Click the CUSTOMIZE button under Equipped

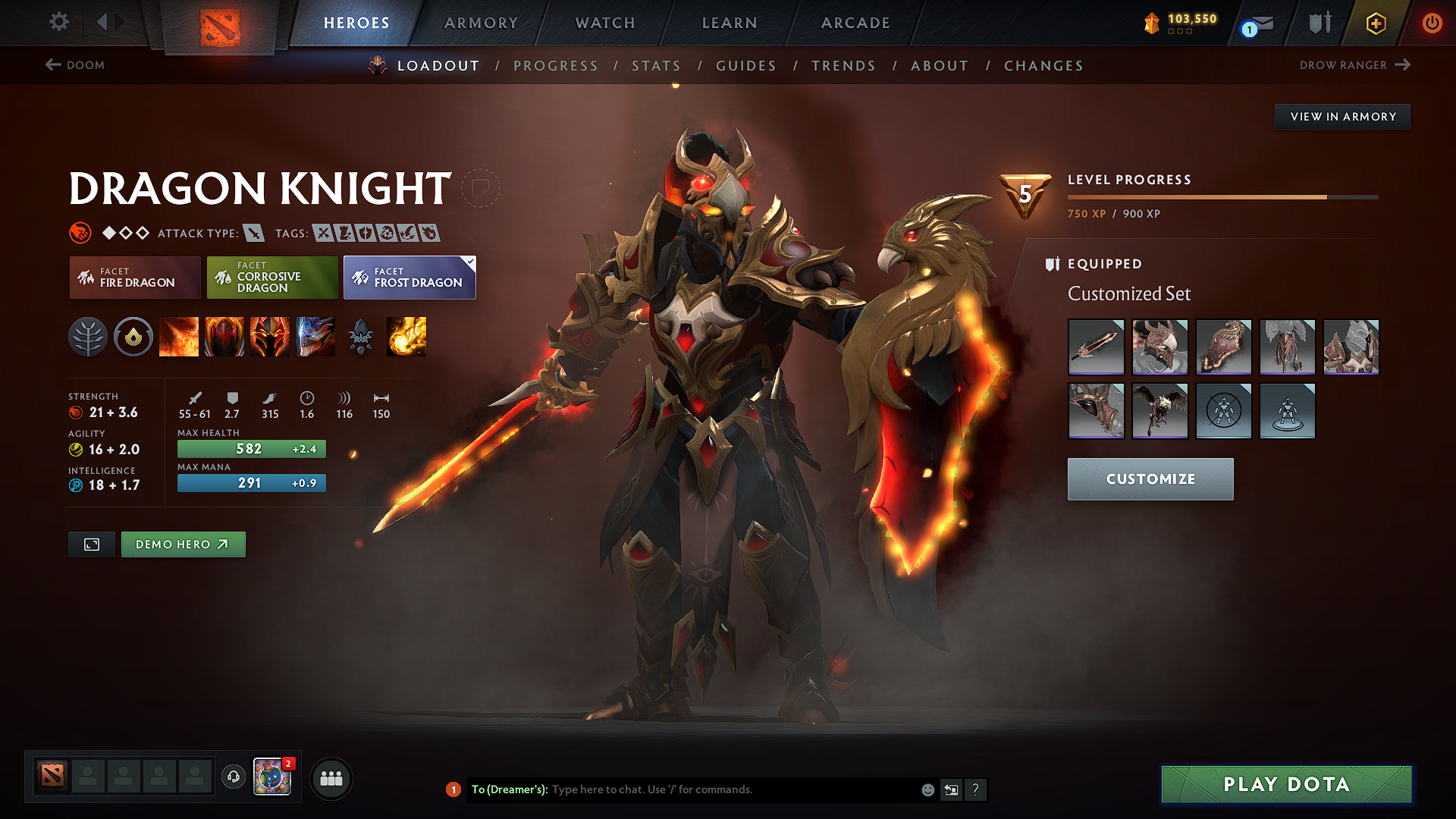(x=1150, y=479)
